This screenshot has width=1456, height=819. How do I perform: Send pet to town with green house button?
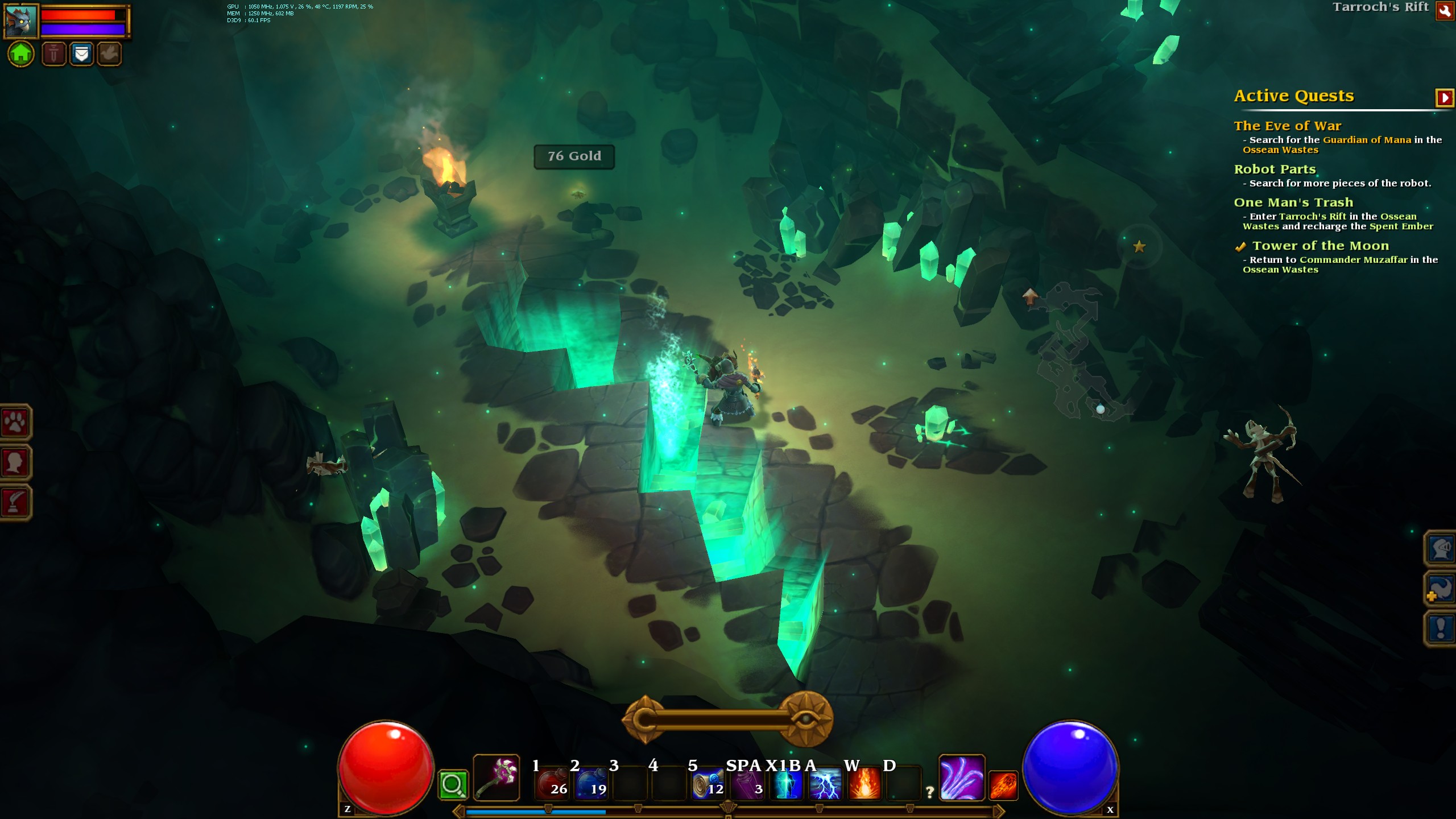click(21, 54)
